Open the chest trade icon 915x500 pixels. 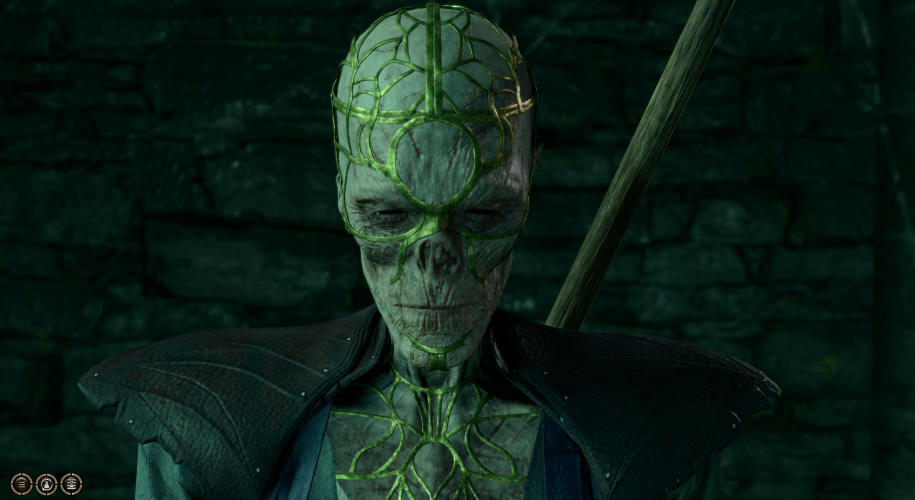point(71,484)
